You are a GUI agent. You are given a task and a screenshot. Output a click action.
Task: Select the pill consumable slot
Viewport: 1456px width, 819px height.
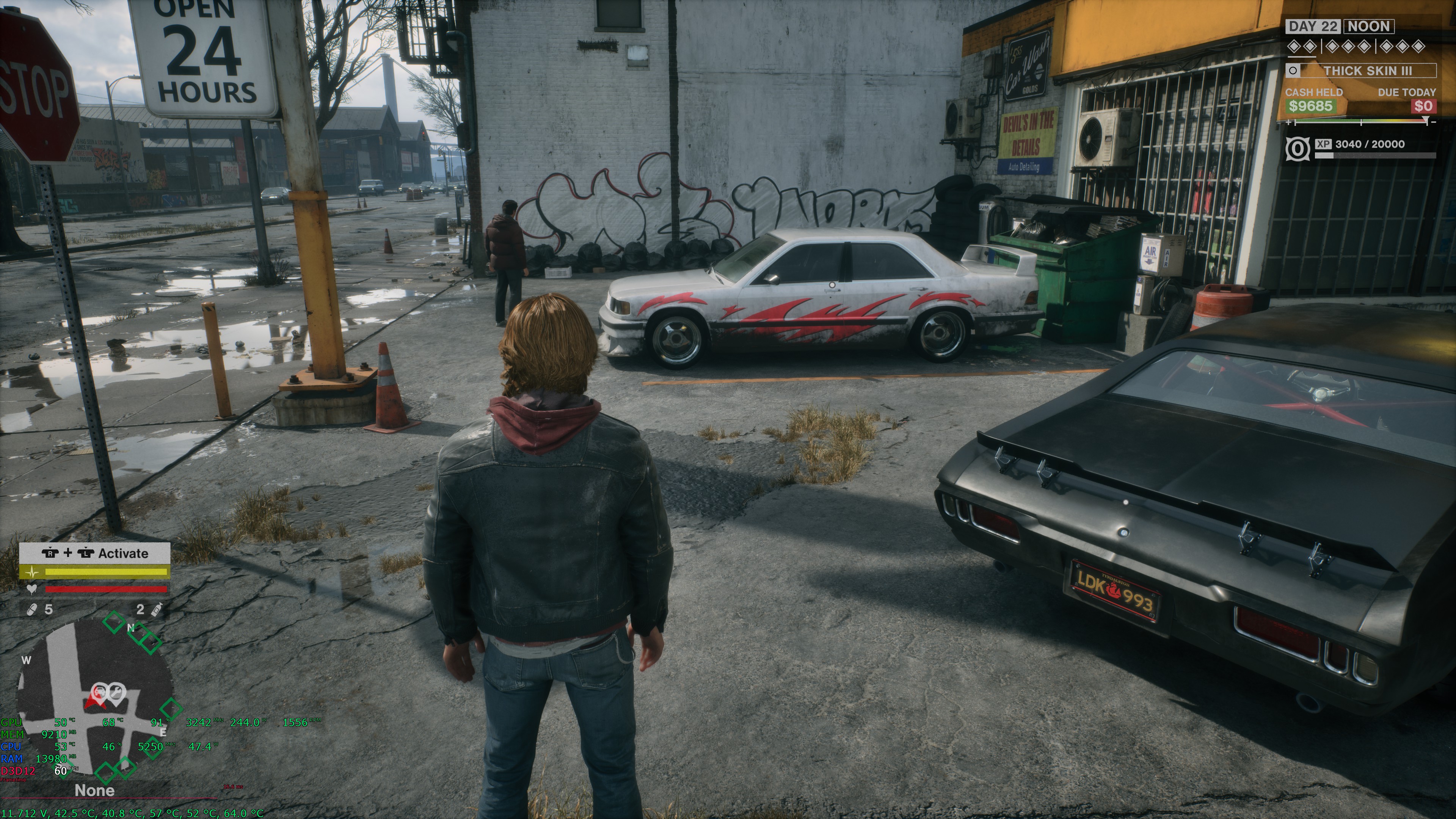(x=33, y=609)
